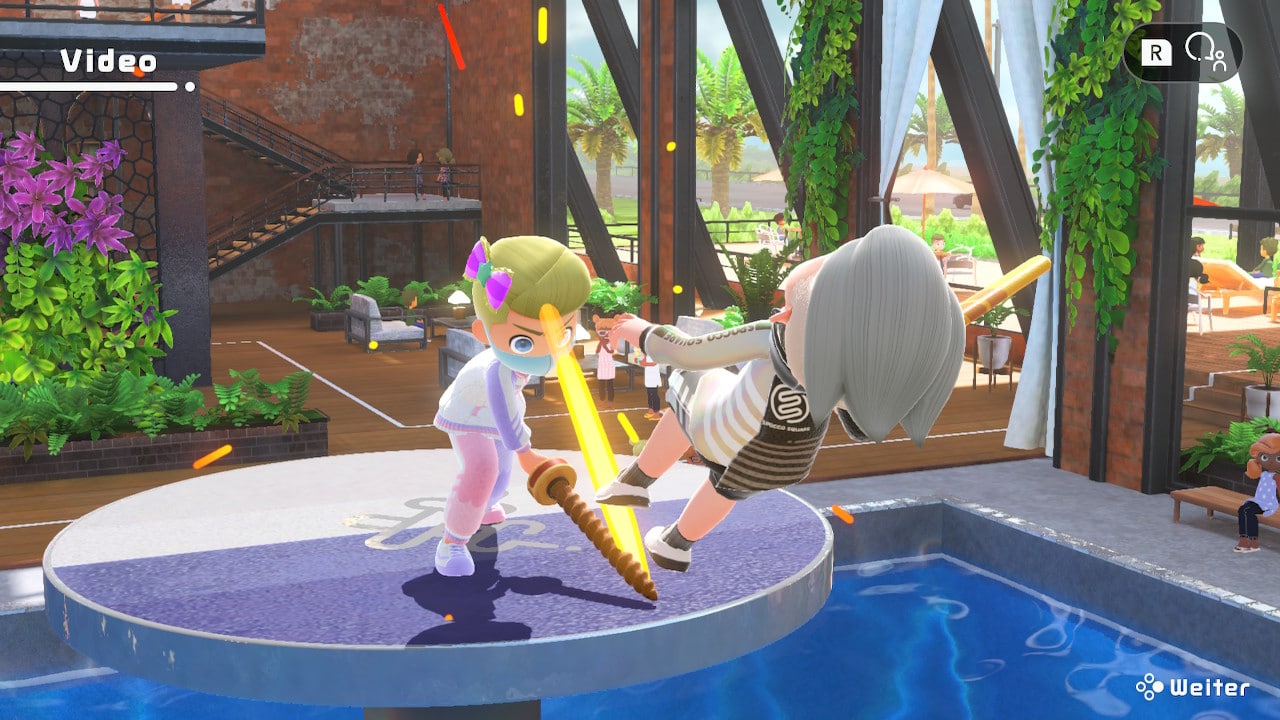The height and width of the screenshot is (720, 1280).
Task: Toggle the player view switch icon
Action: (x=1204, y=51)
